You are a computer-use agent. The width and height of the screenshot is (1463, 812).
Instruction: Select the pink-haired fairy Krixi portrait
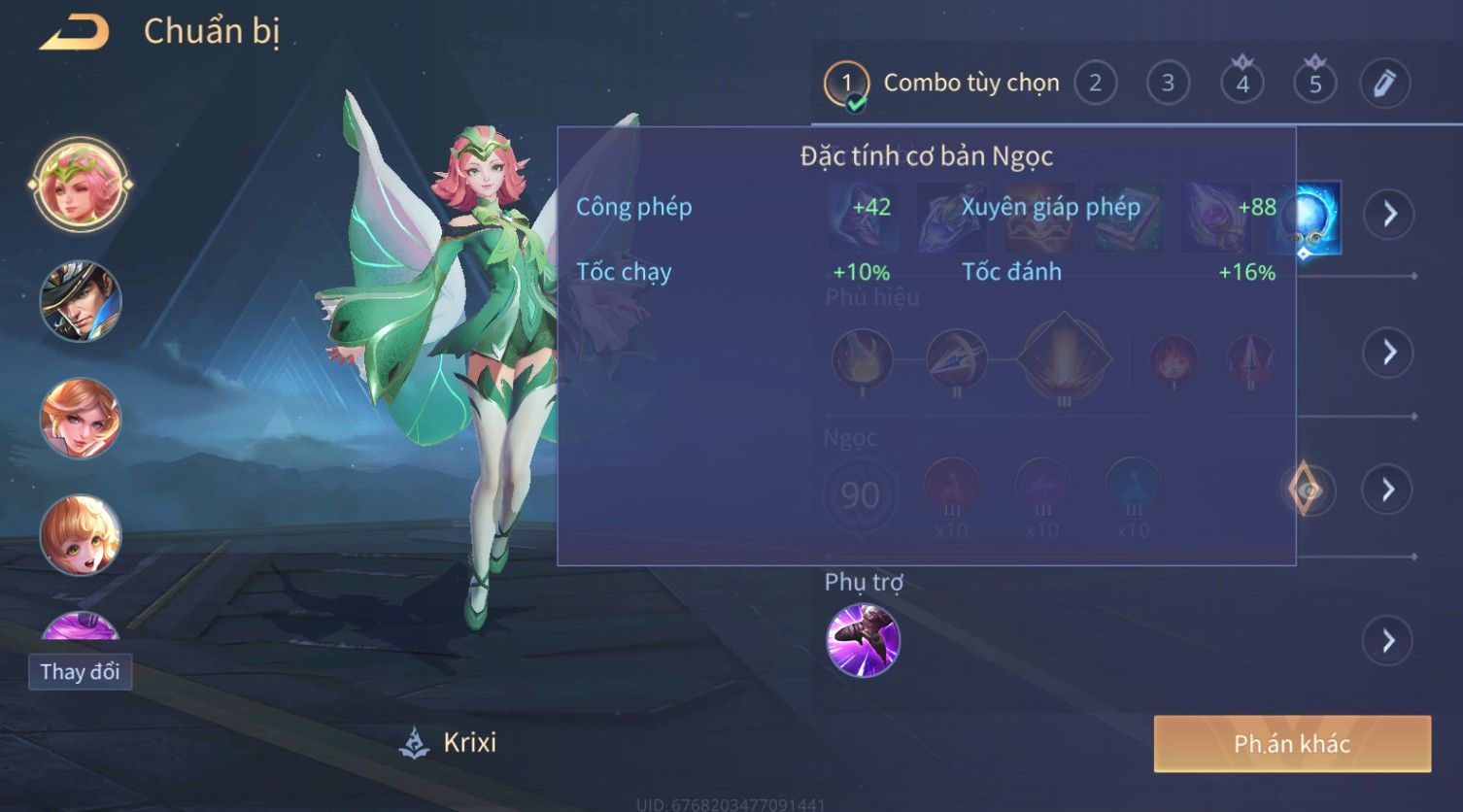[81, 184]
